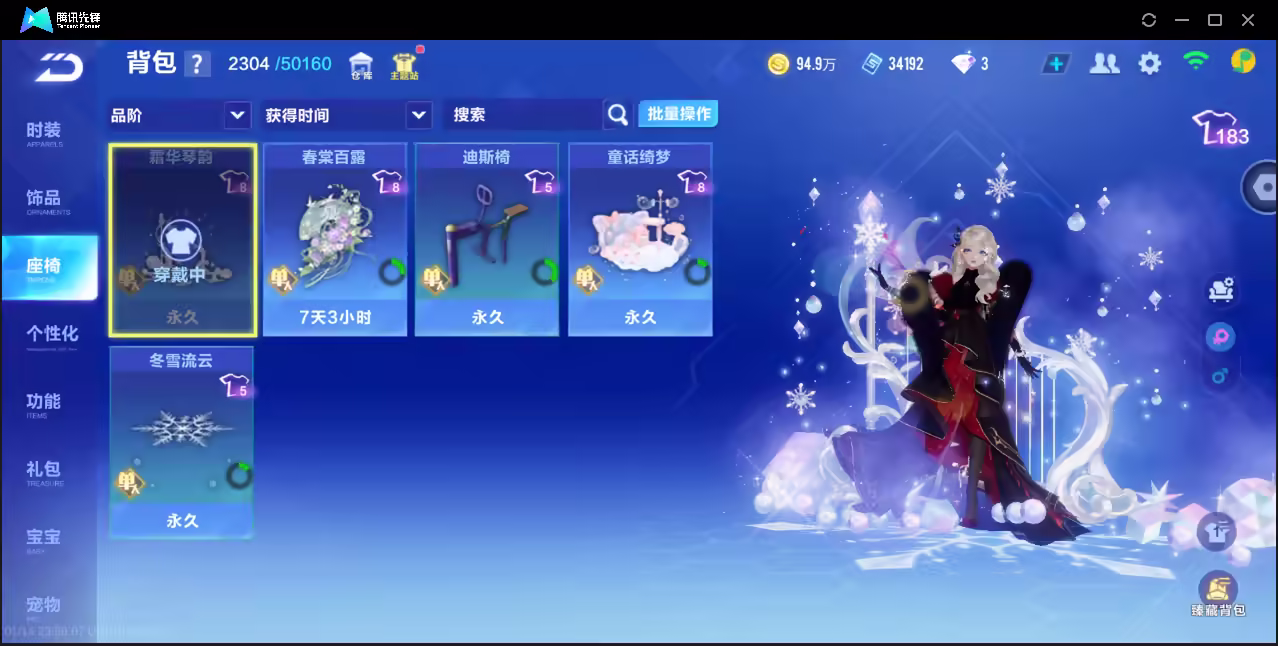Image resolution: width=1278 pixels, height=646 pixels.
Task: Expand the 获得时间 dropdown
Action: click(x=346, y=115)
